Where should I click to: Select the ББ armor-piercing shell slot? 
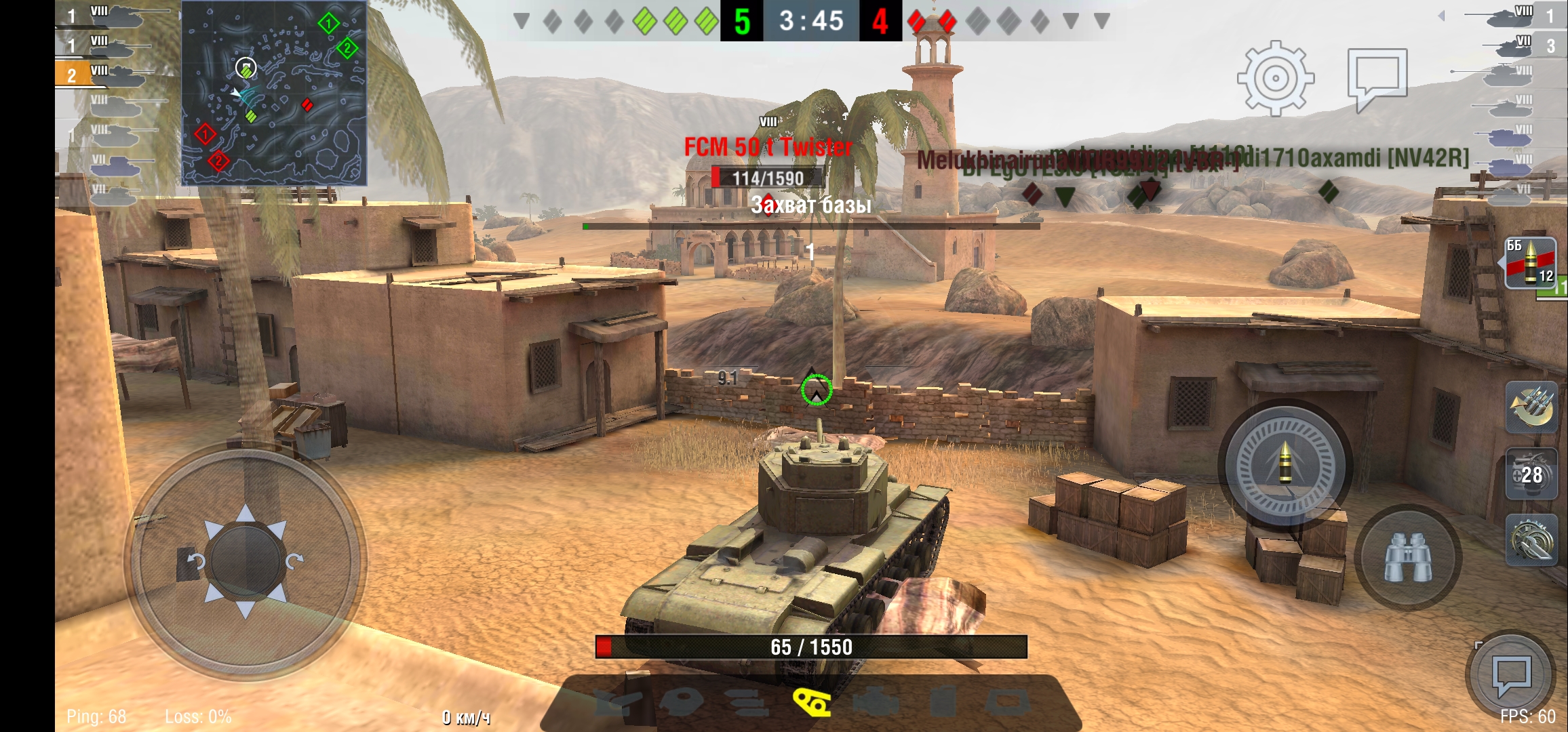pos(1530,263)
